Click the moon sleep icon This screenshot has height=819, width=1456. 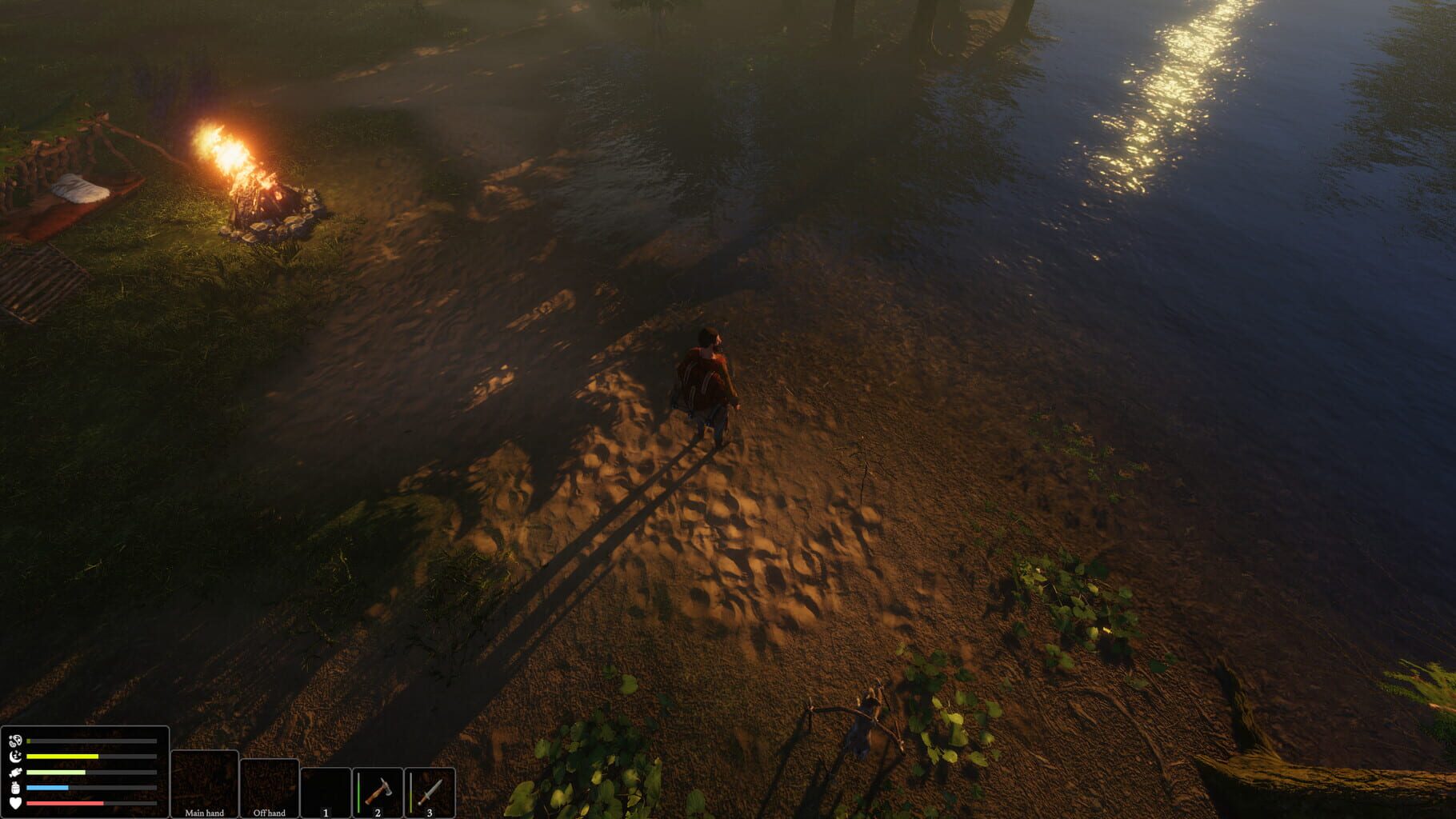pos(14,756)
